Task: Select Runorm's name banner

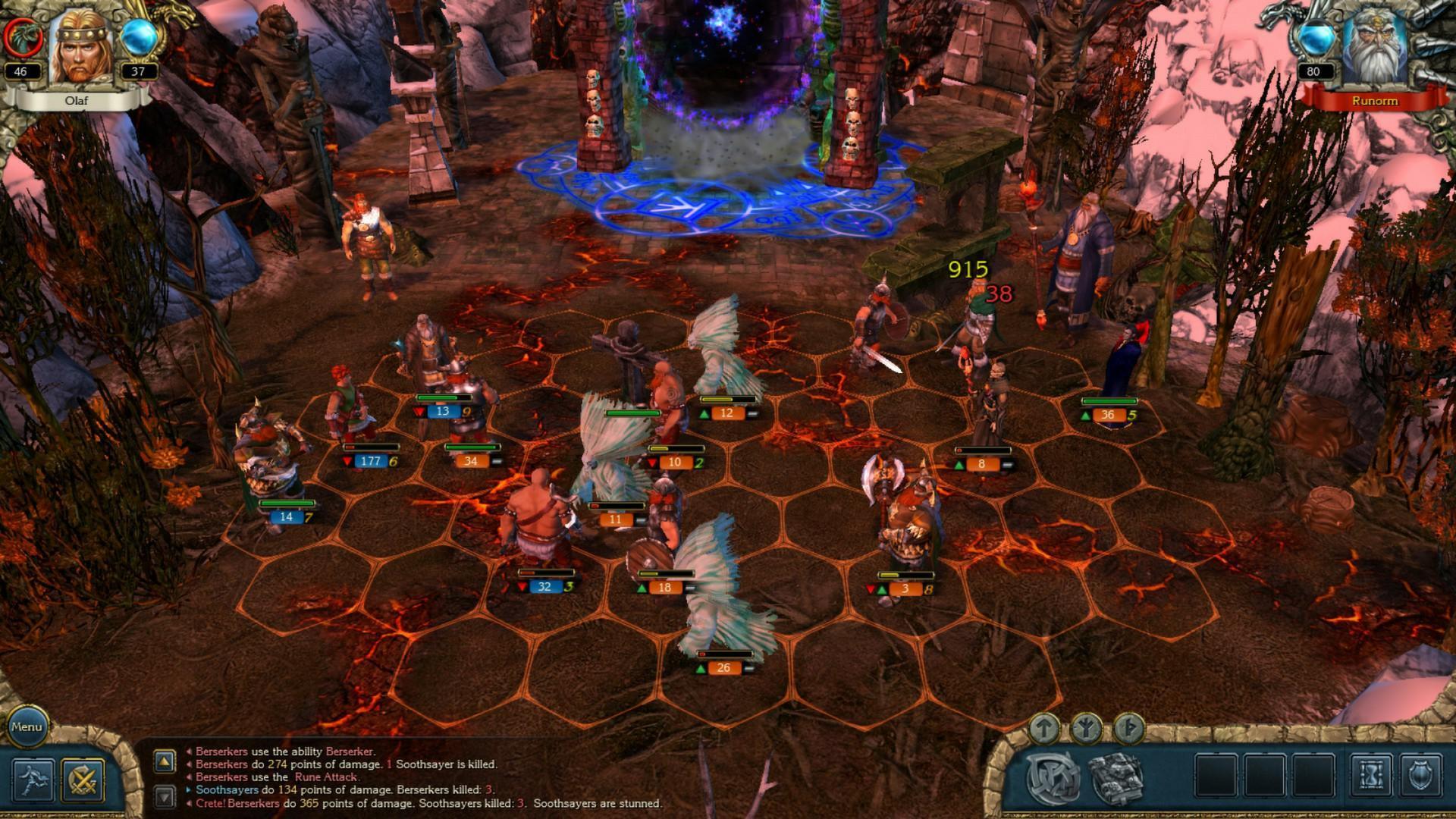Action: [x=1375, y=101]
